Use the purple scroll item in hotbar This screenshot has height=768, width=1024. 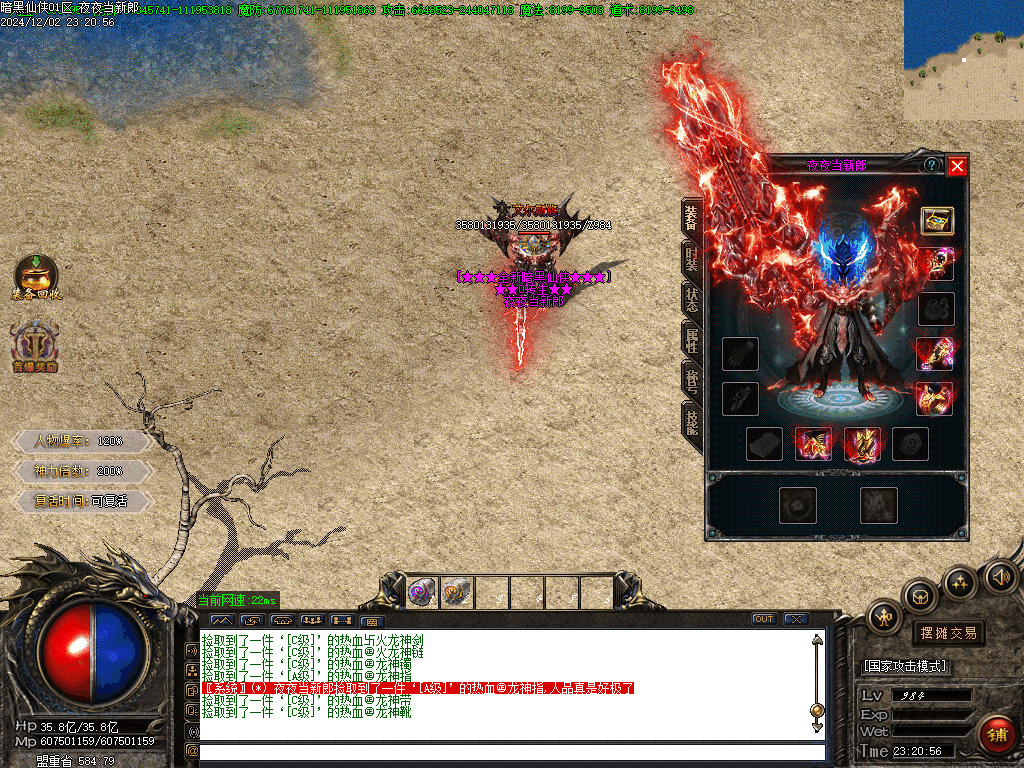tap(421, 593)
